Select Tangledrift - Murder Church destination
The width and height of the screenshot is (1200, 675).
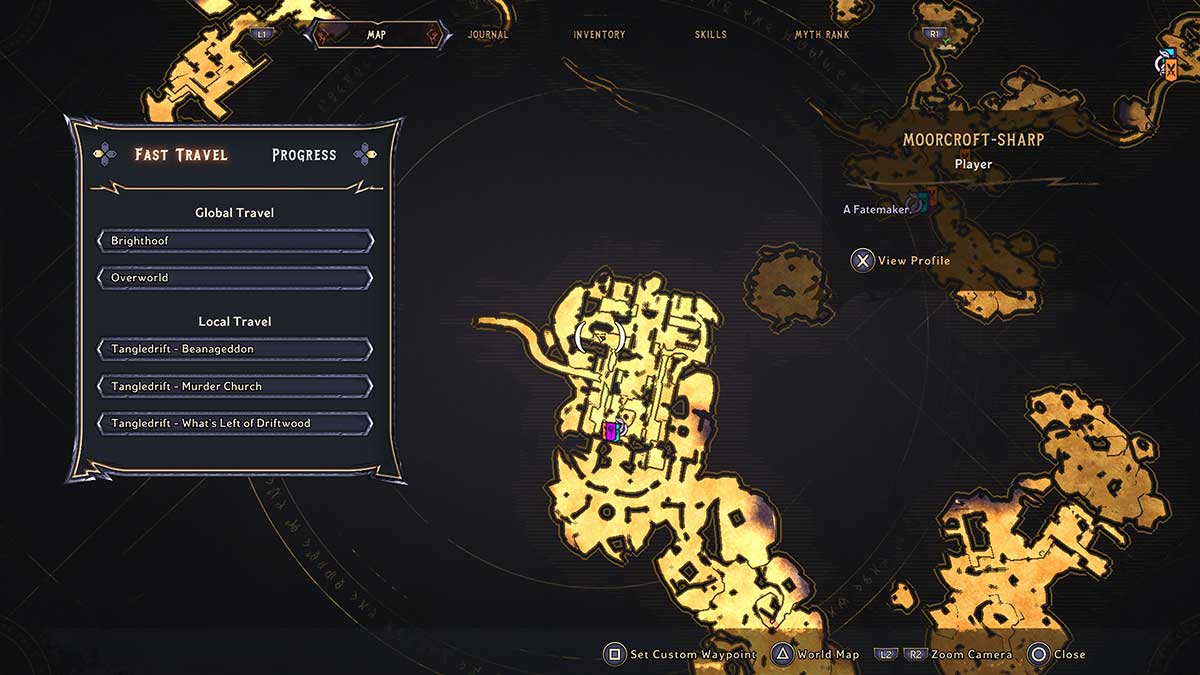tap(235, 386)
